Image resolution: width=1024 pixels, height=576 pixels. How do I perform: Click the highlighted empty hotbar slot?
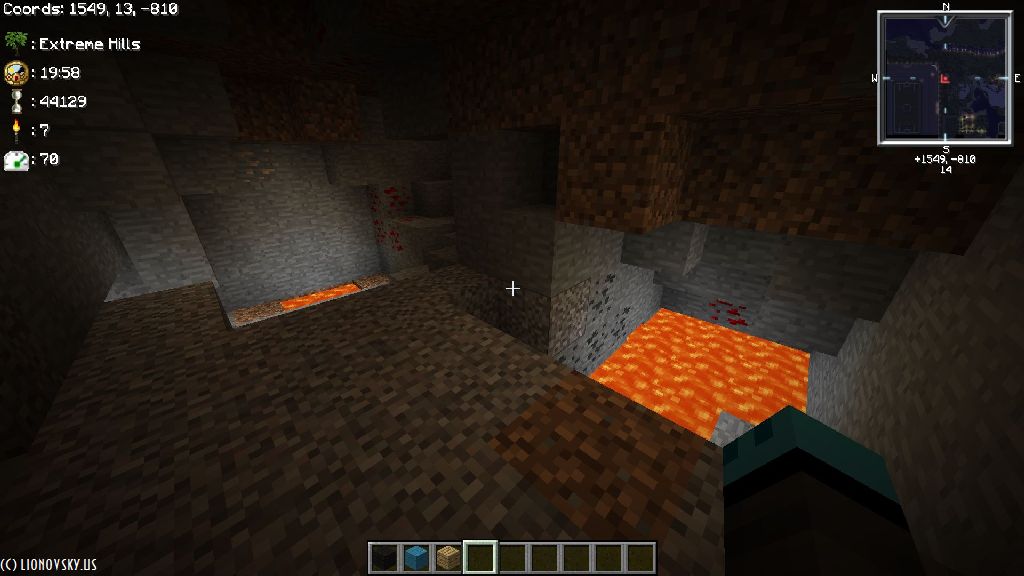480,557
